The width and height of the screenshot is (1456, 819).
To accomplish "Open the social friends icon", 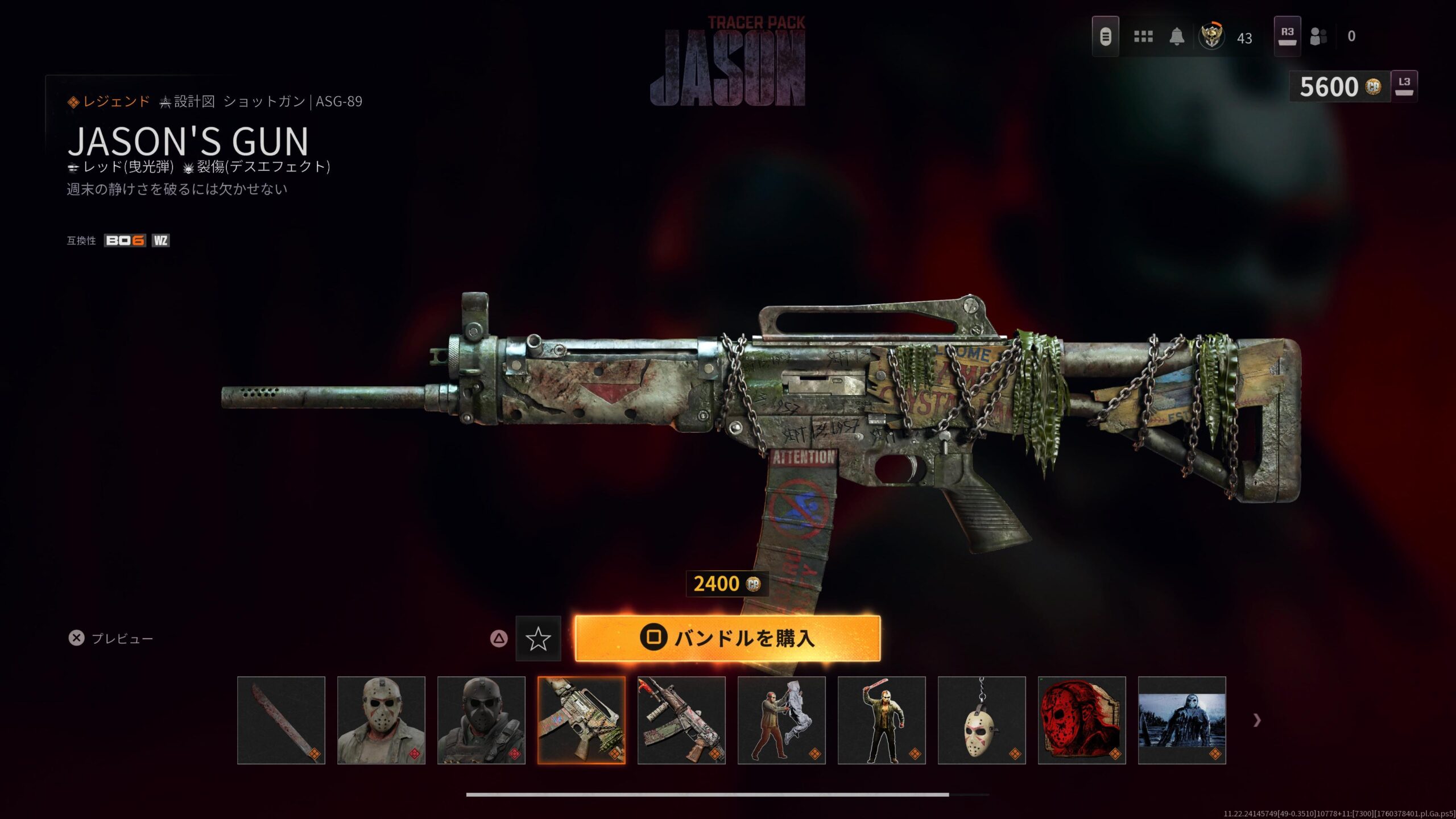I will 1318,37.
